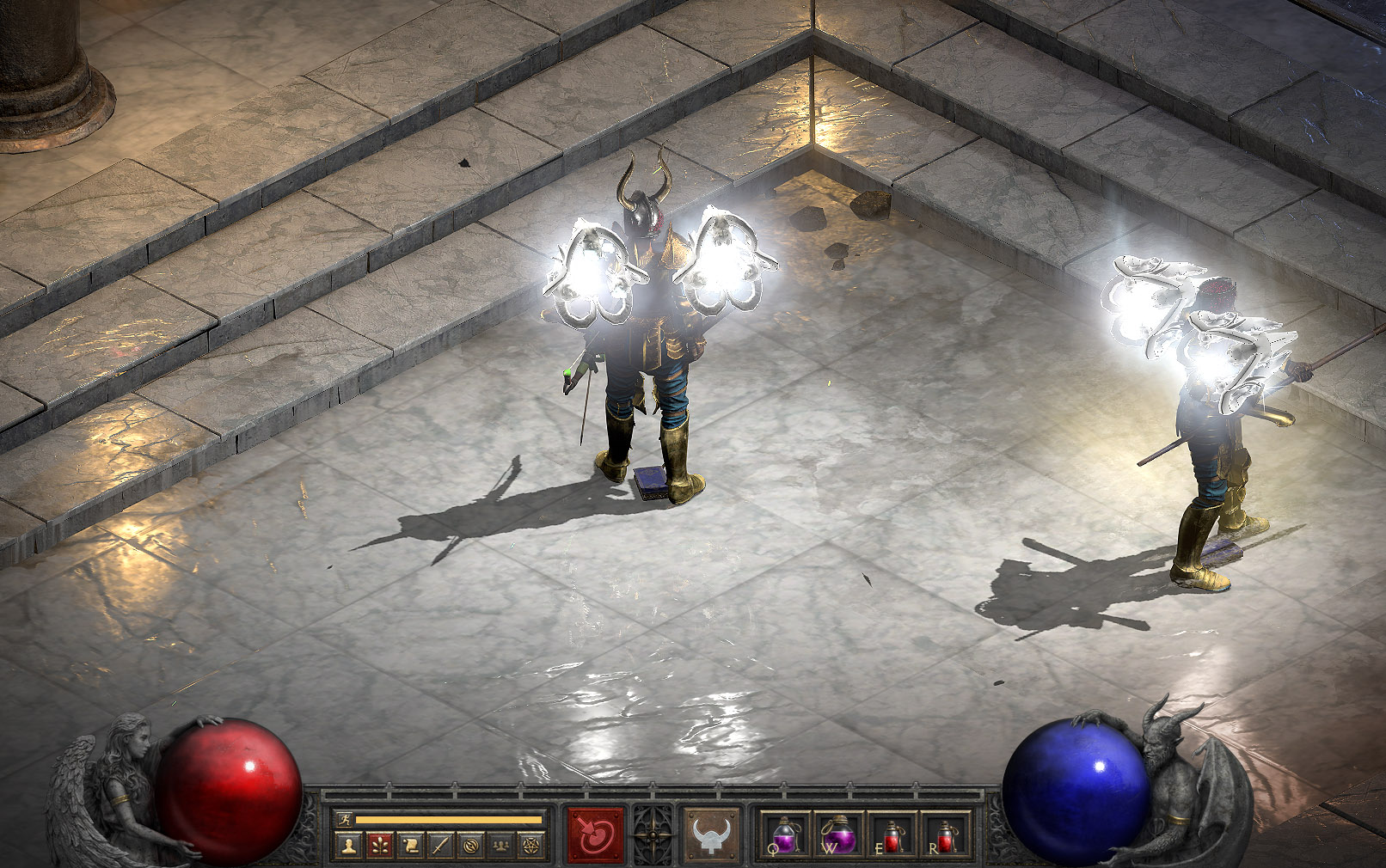Use the large purple potion in slot W
1386x868 pixels.
(837, 834)
